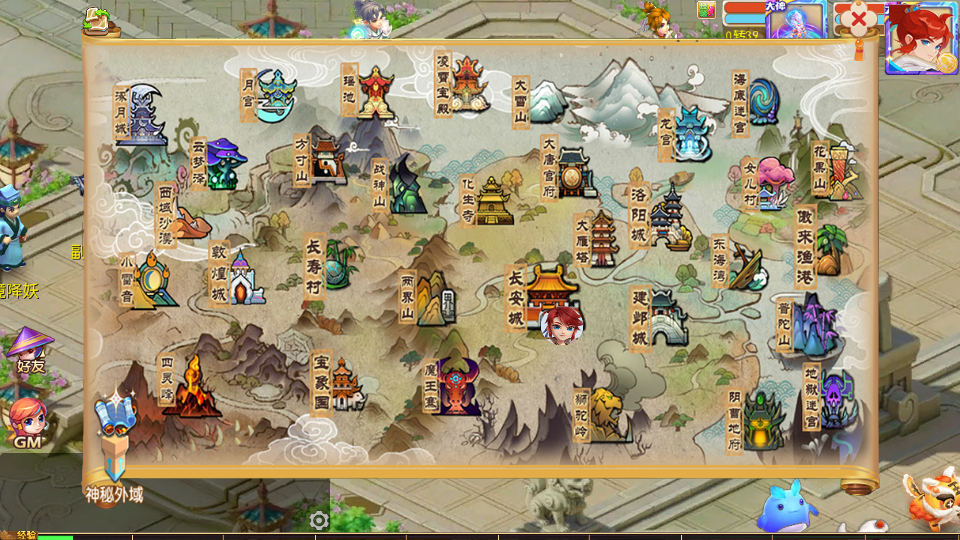The image size is (960, 540).
Task: Go to 长寿村 village
Action: coord(338,262)
